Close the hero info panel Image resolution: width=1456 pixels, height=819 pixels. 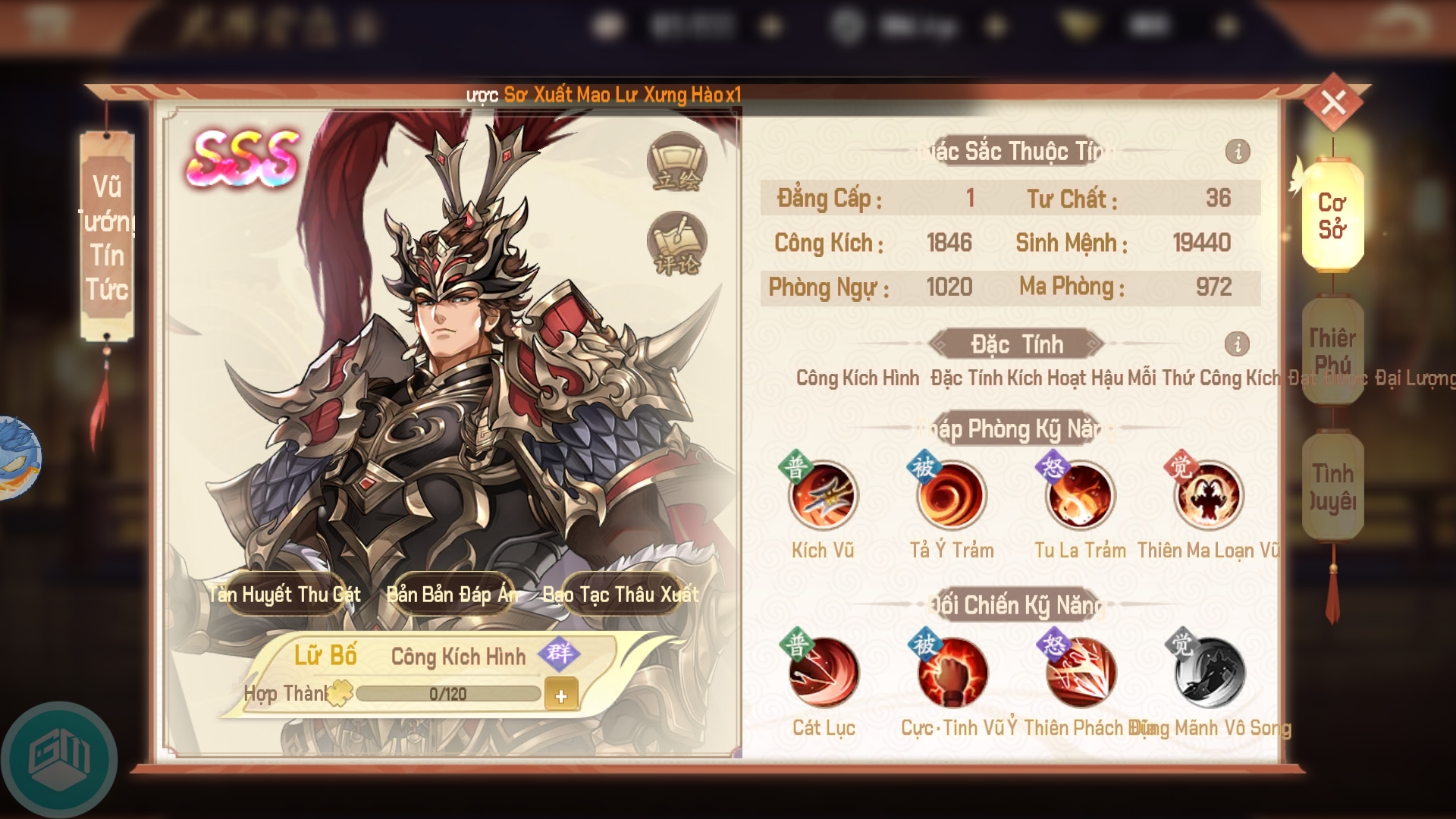pos(1333,102)
